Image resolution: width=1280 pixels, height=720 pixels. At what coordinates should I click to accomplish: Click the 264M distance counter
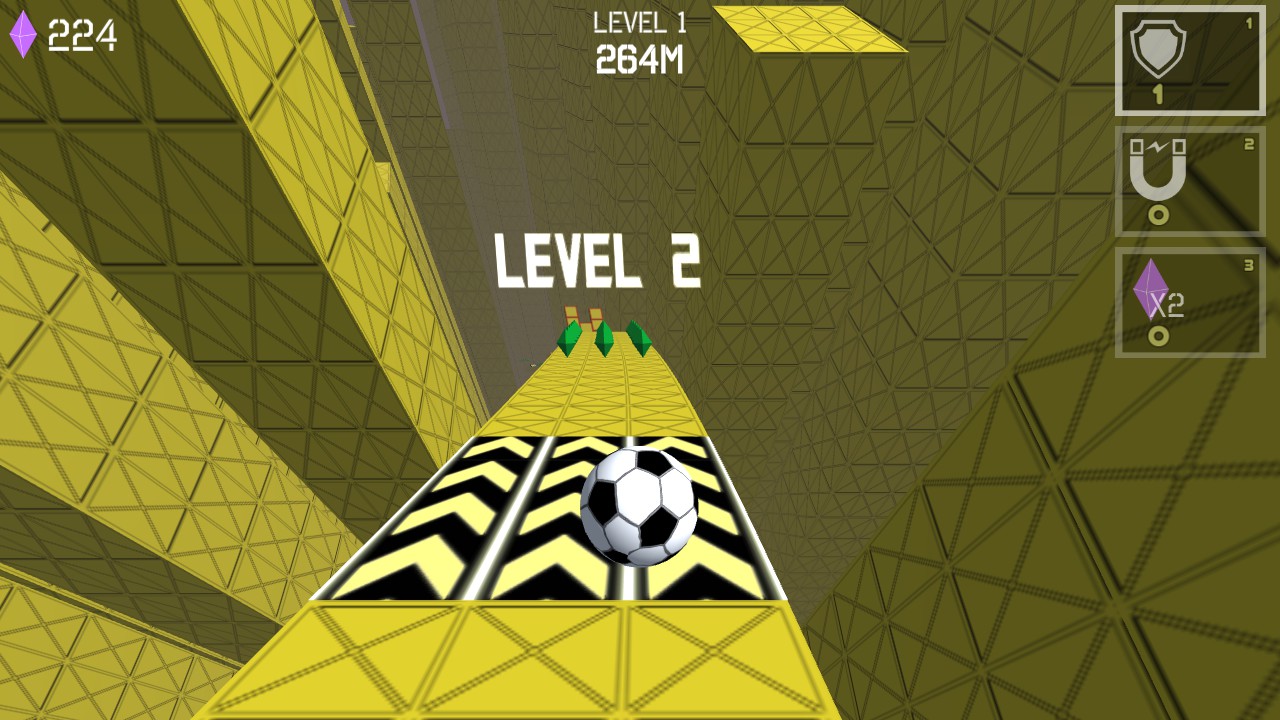click(x=638, y=60)
